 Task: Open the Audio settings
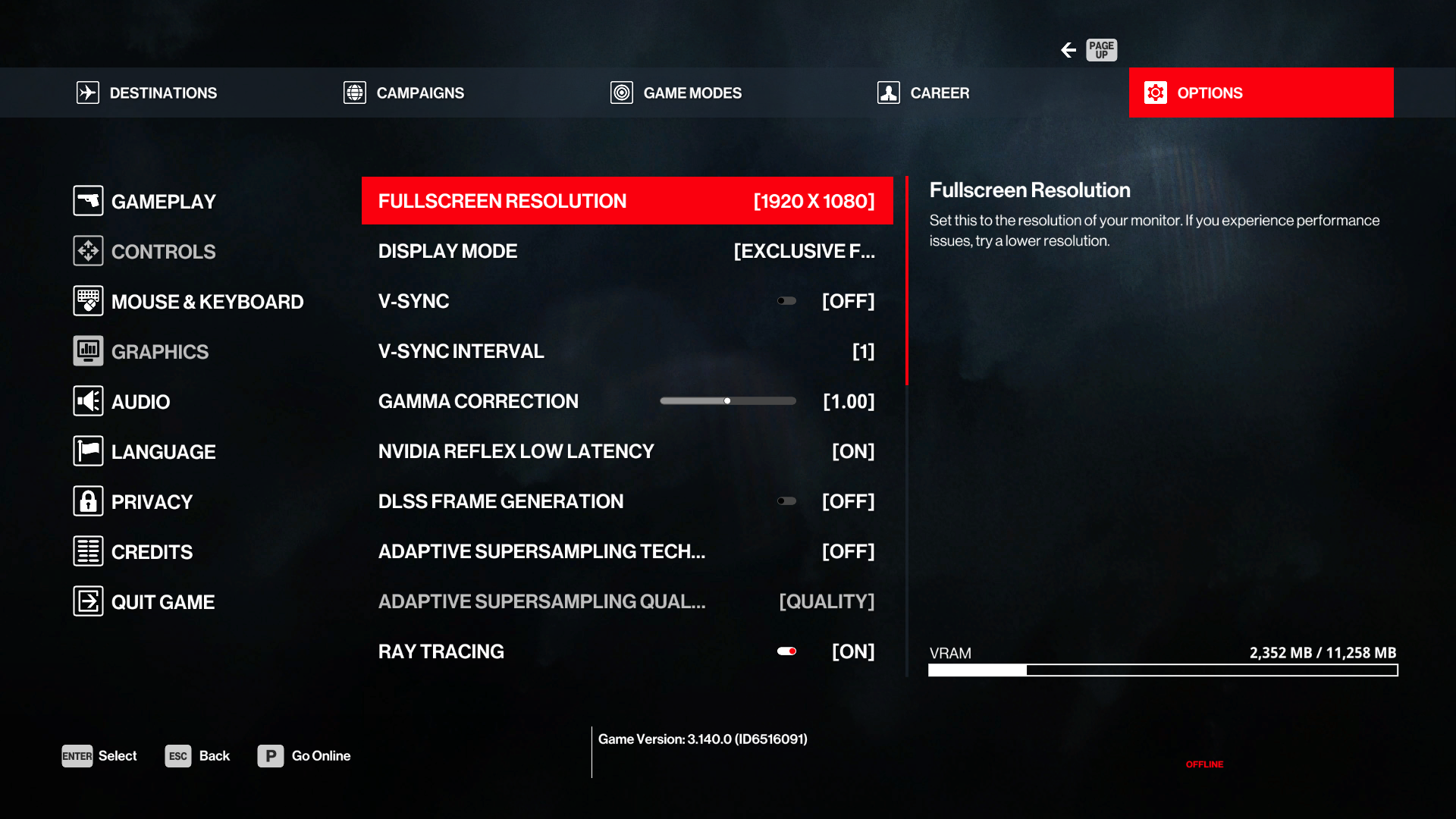coord(122,402)
